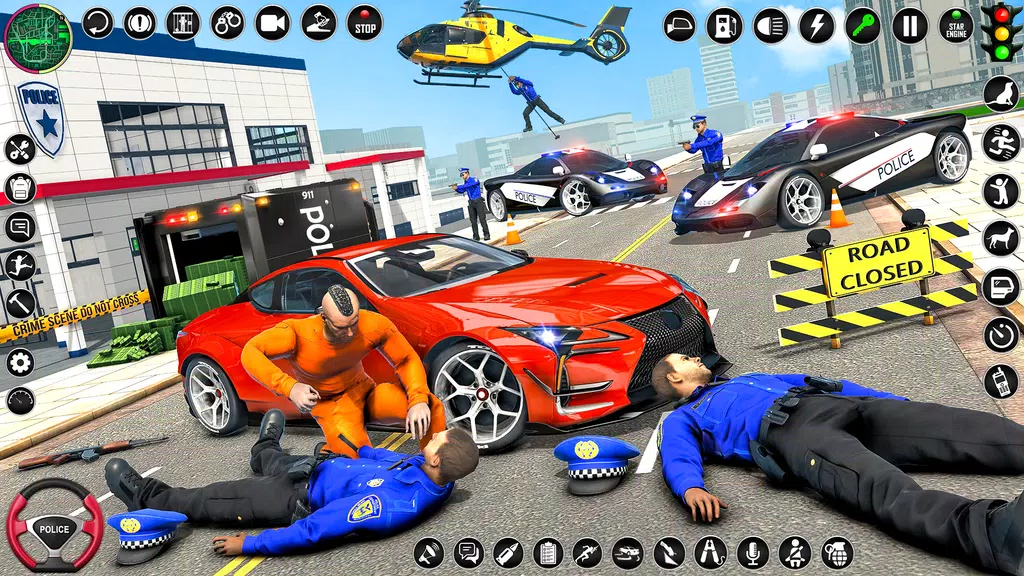This screenshot has width=1024, height=576.
Task: Activate the lightning bolt boost
Action: click(816, 25)
